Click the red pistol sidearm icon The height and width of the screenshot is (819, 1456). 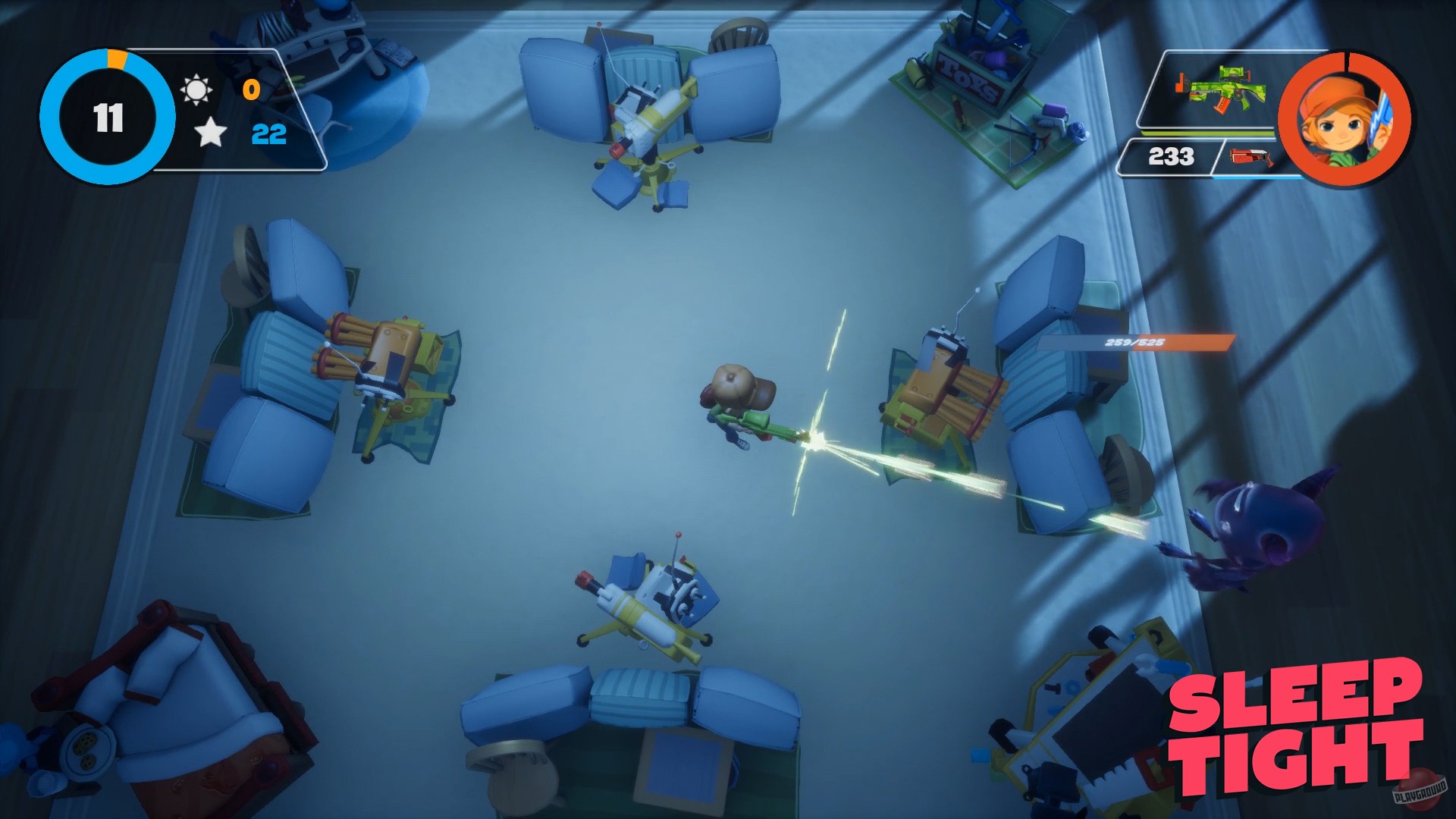1251,158
